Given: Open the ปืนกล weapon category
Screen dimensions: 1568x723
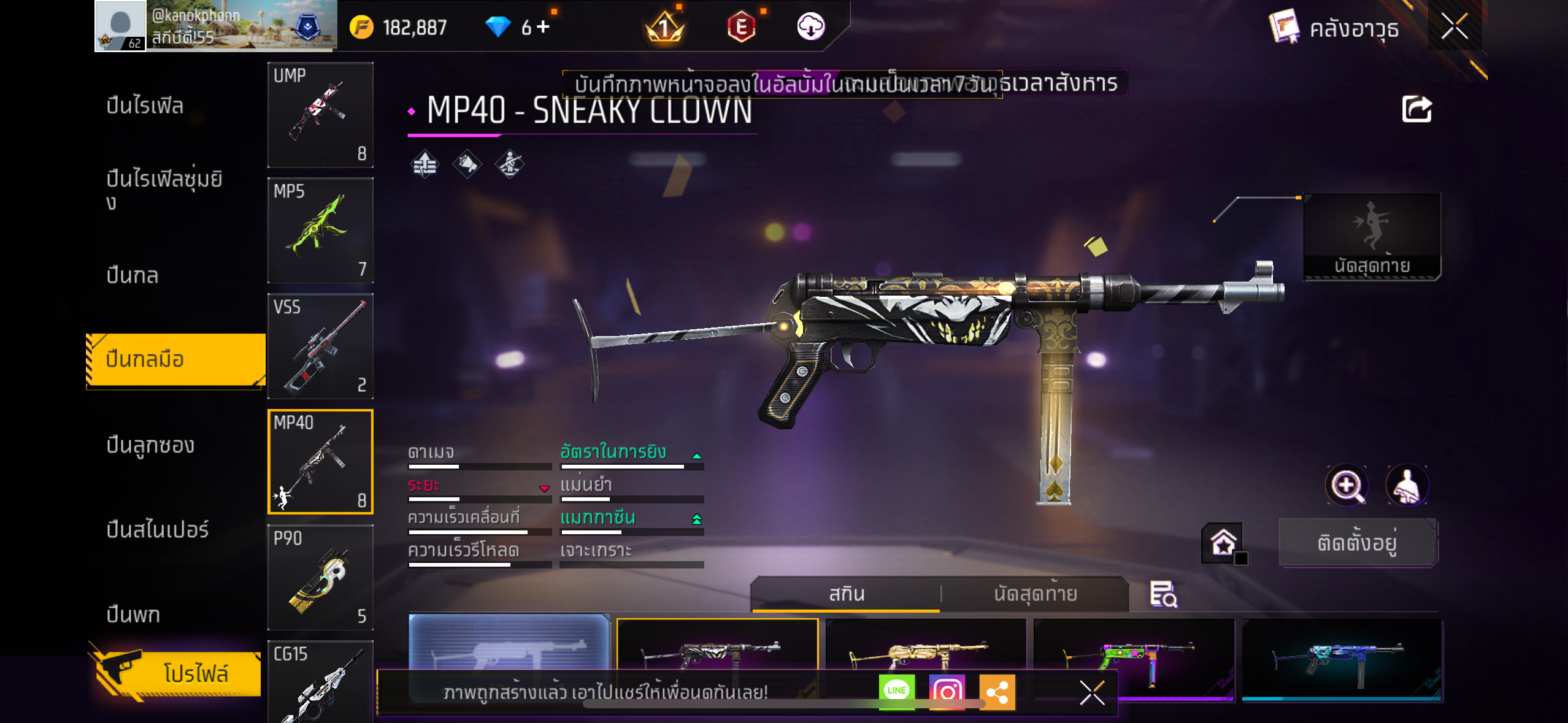Looking at the screenshot, I should (x=133, y=275).
